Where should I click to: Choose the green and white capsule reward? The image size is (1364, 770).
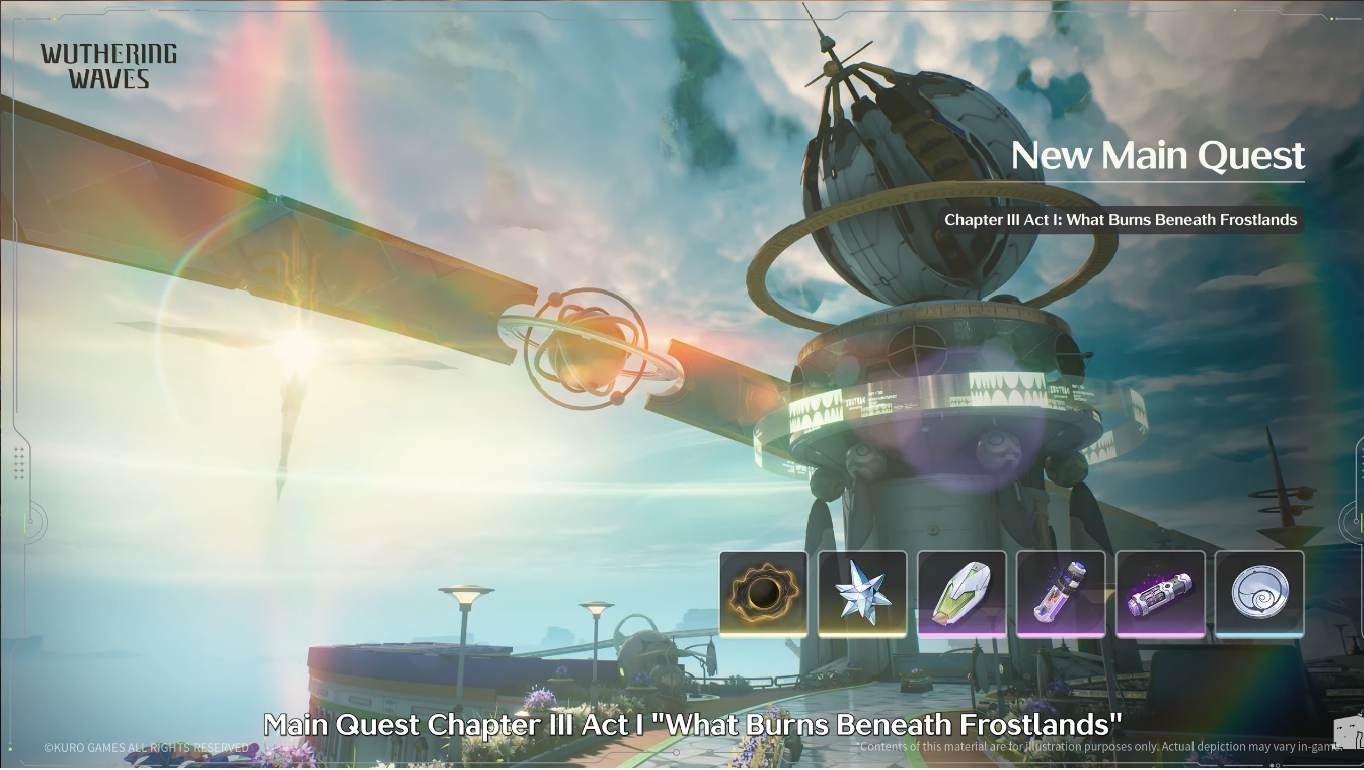(961, 594)
